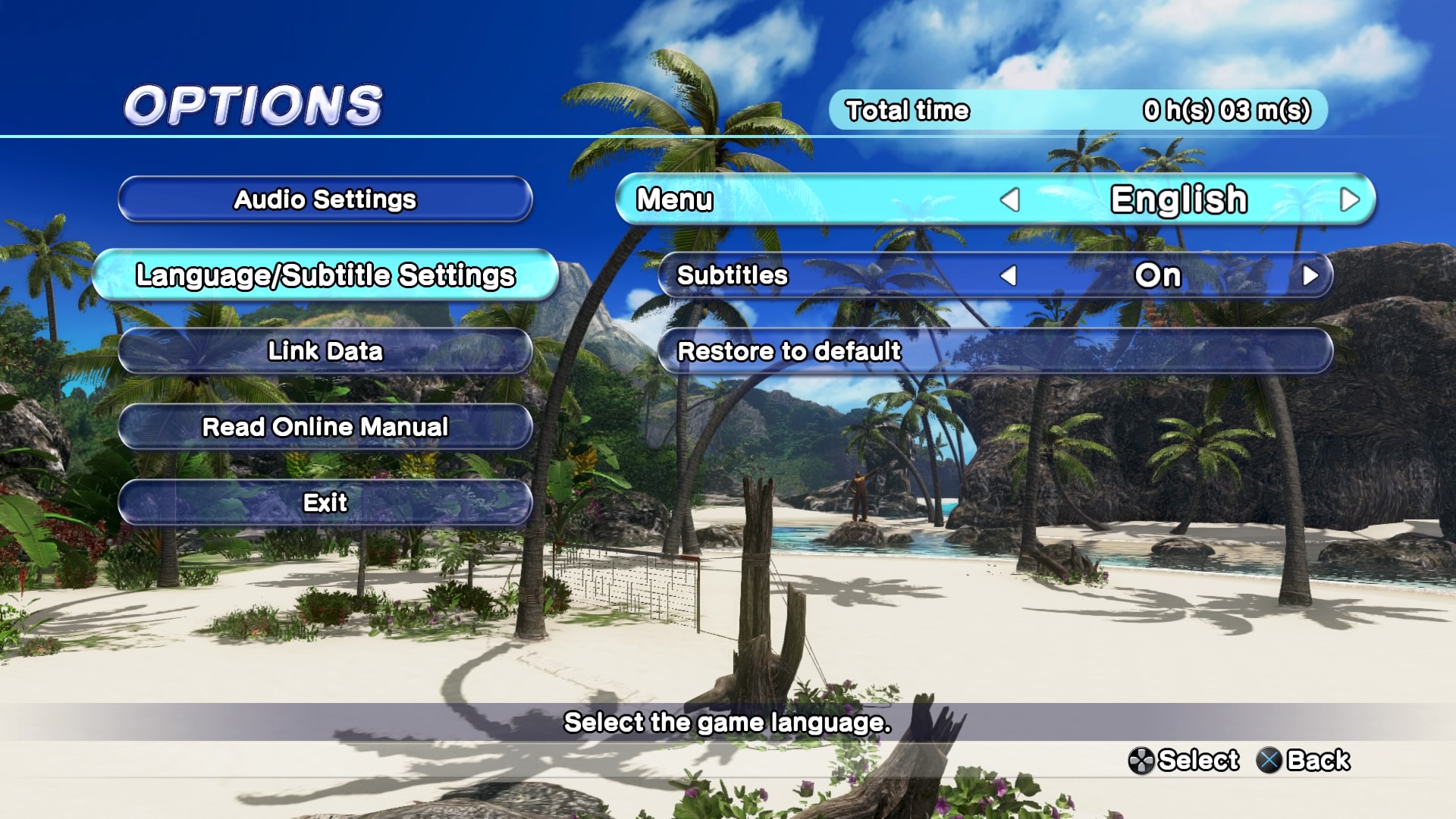Click the left arrow on Subtitles row
Viewport: 1456px width, 819px height.
(1008, 275)
